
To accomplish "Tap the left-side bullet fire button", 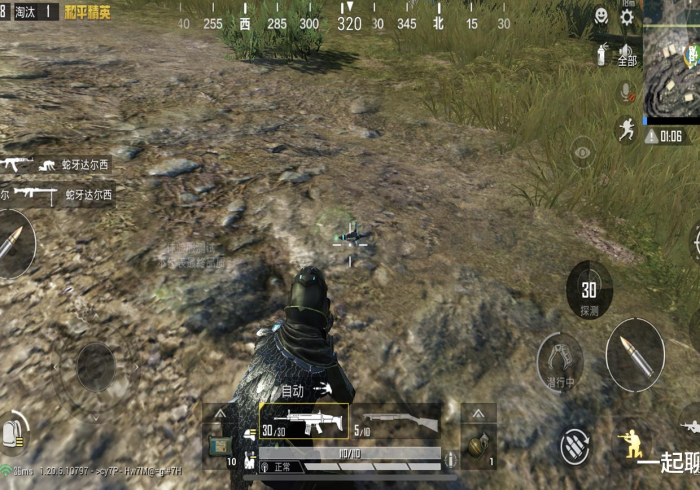I will [14, 244].
